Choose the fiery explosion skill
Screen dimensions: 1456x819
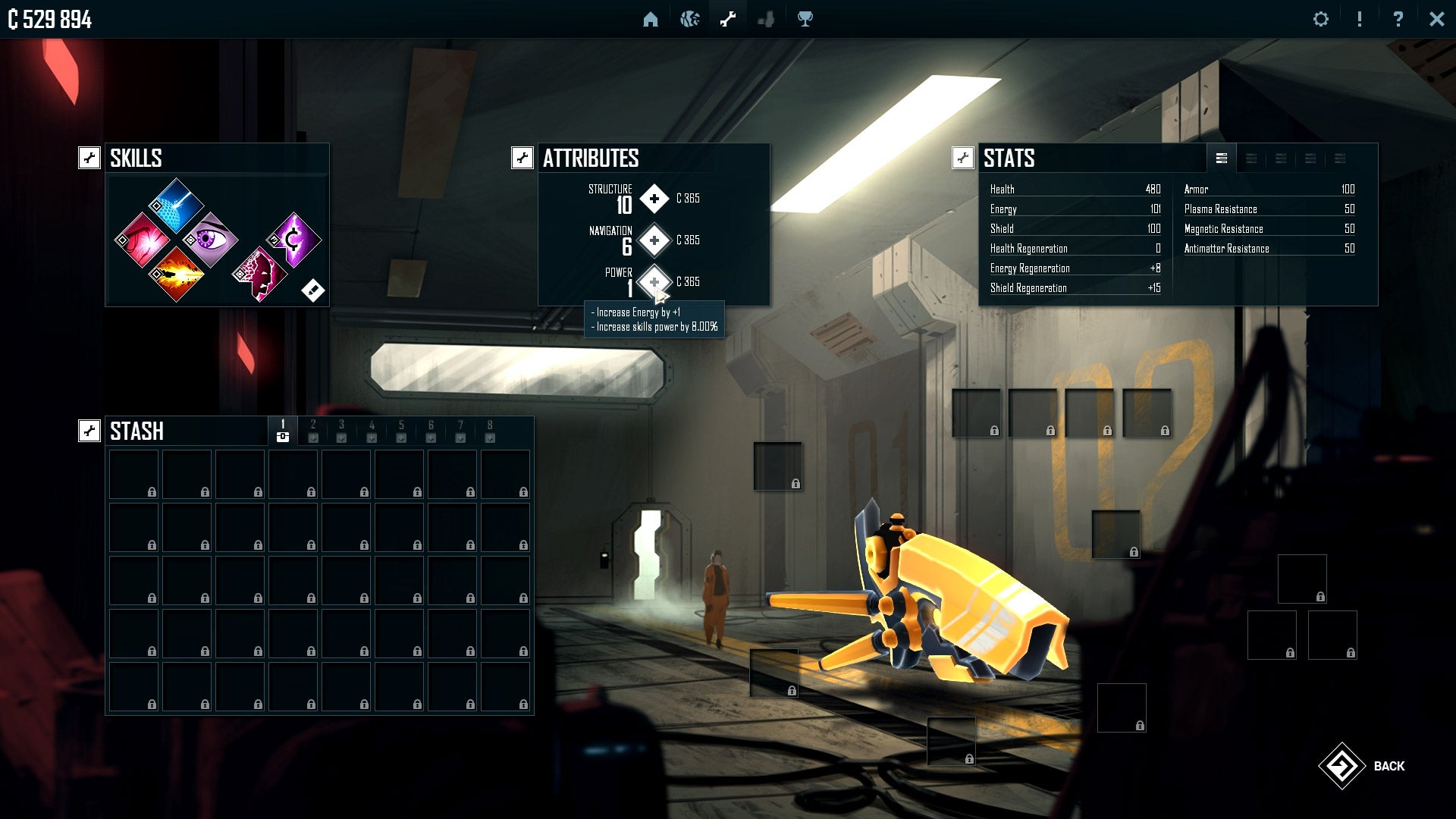click(x=176, y=274)
